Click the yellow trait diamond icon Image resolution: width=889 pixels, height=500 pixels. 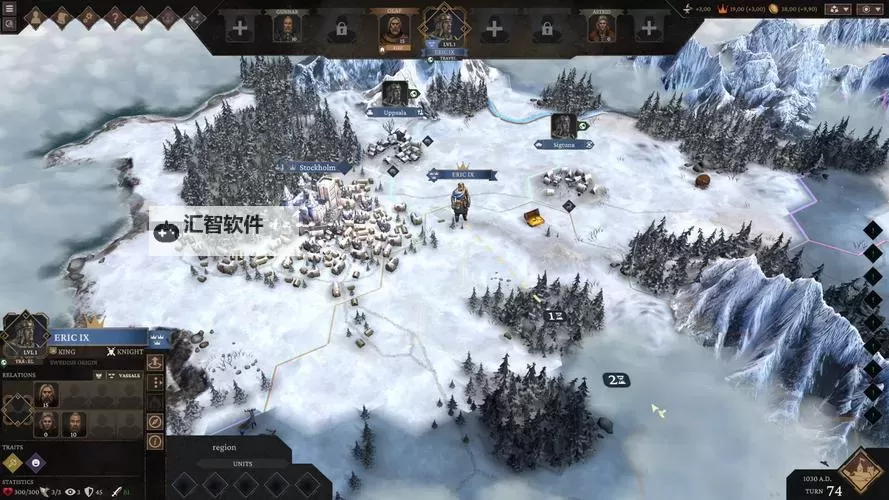(x=13, y=462)
